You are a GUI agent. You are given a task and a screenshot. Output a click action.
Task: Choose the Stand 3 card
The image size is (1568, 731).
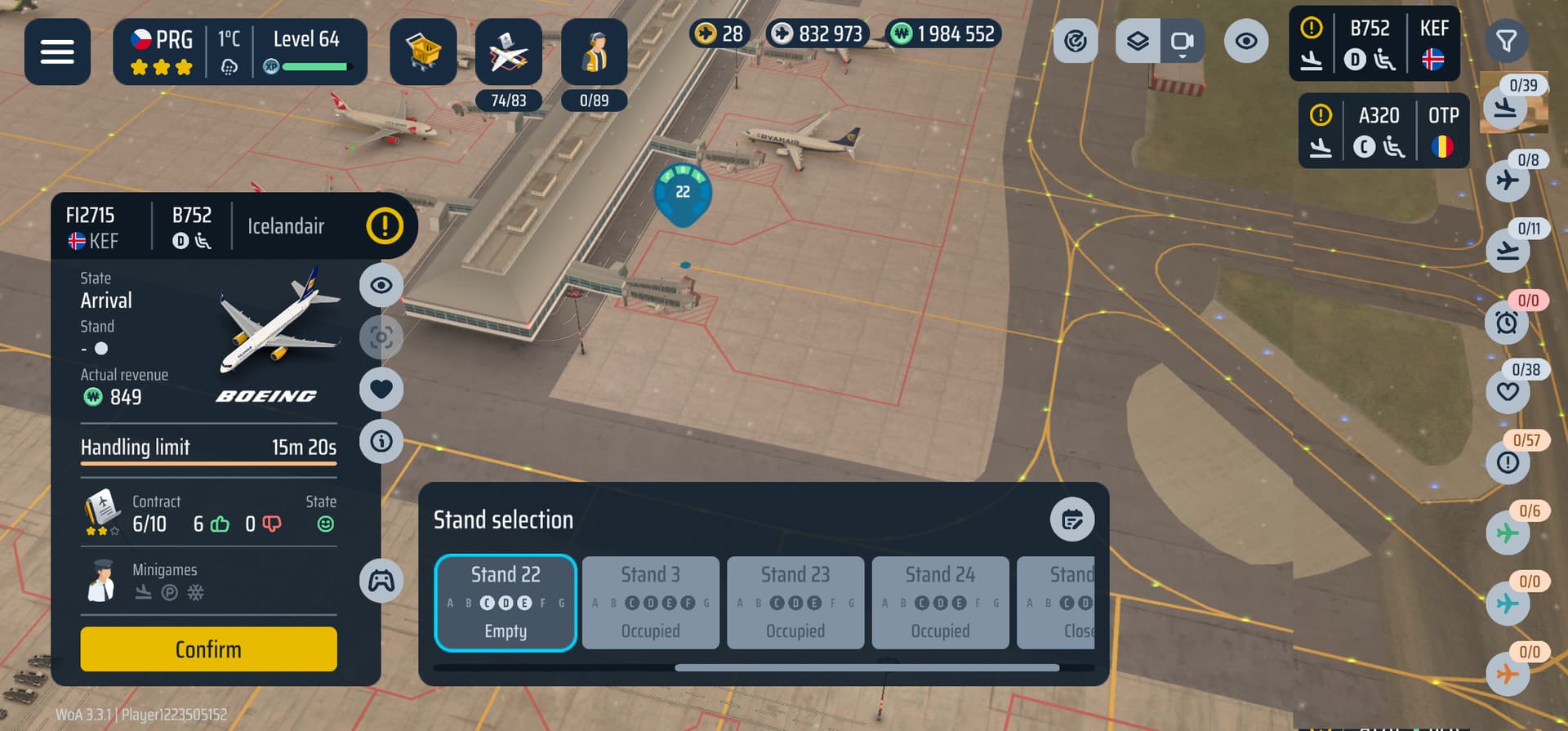pyautogui.click(x=650, y=603)
